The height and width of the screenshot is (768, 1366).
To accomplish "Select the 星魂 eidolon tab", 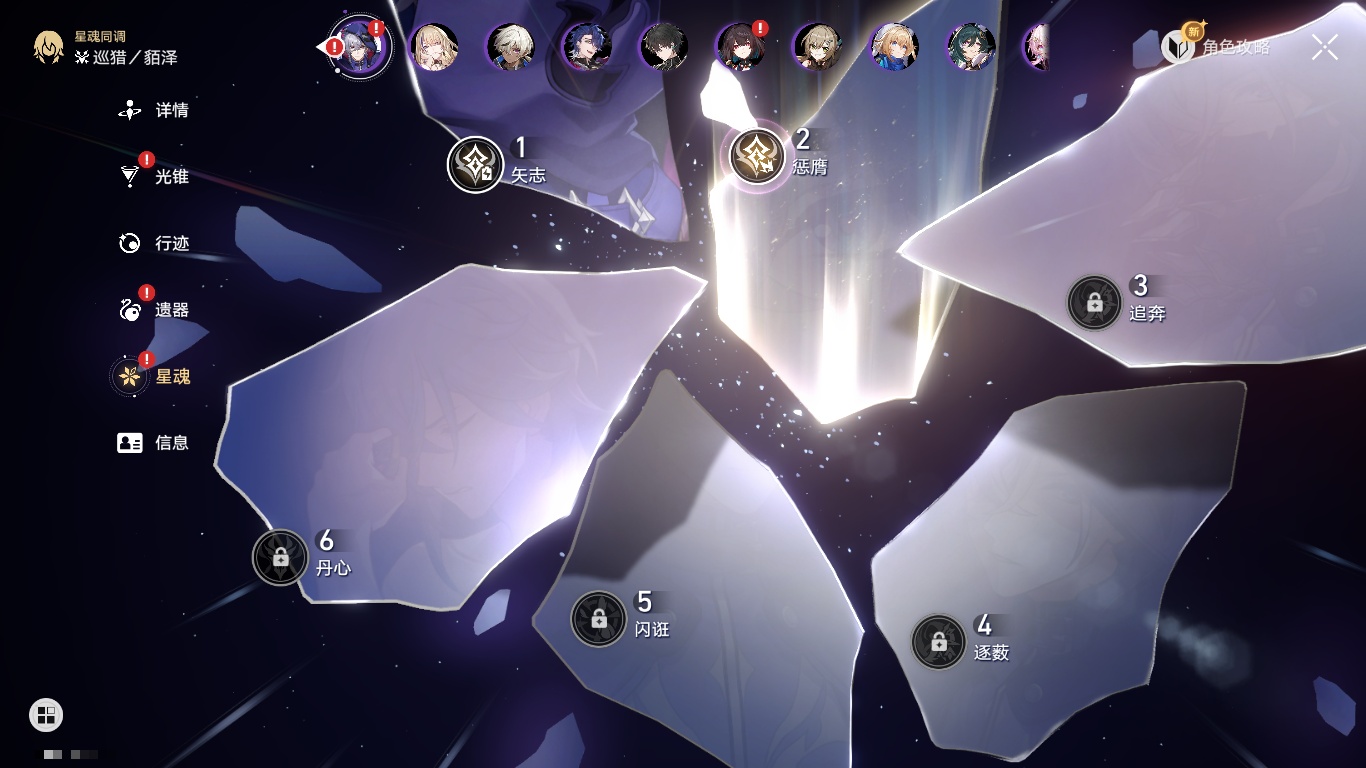I will (x=155, y=376).
